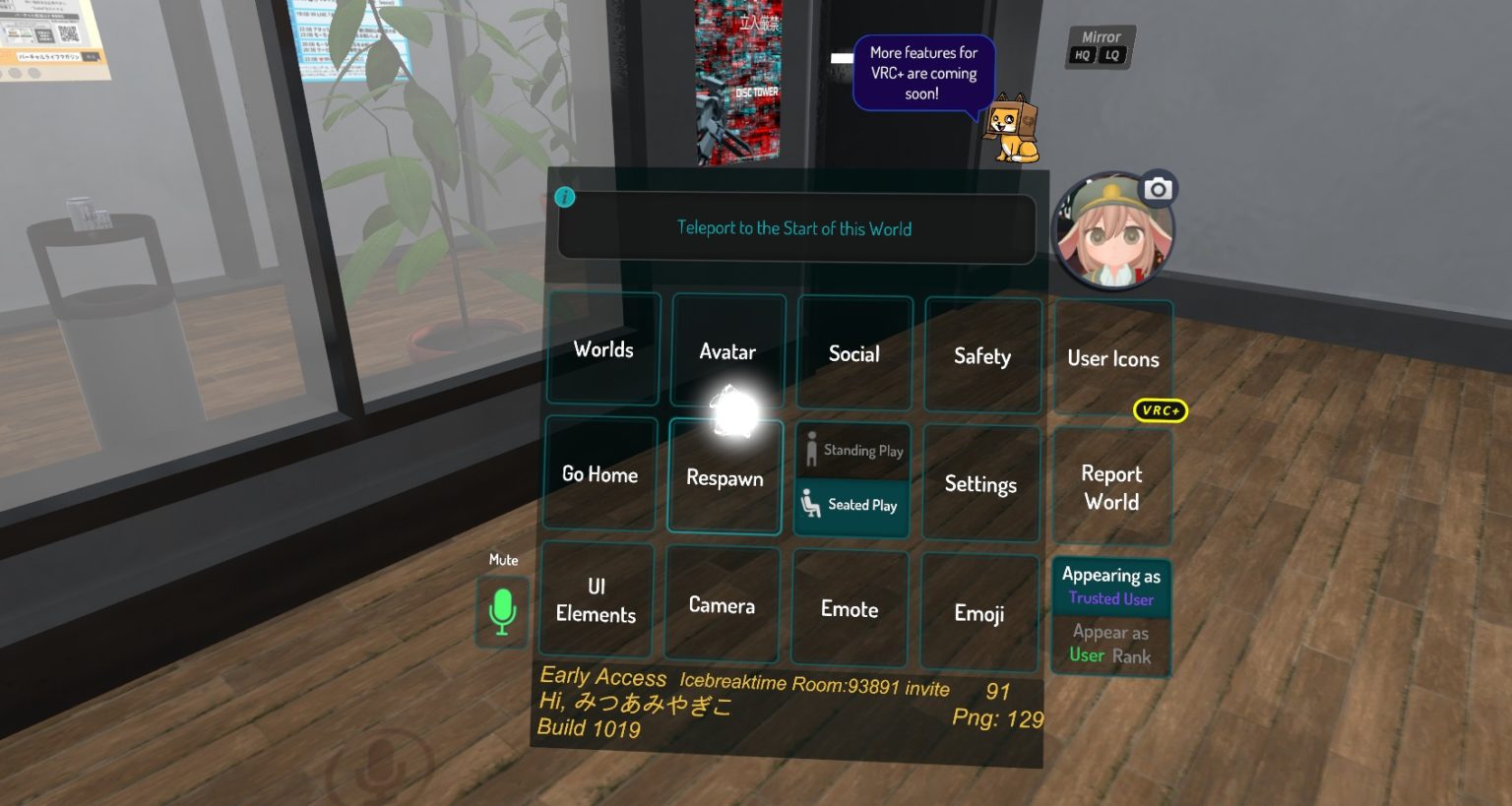Viewport: 1512px width, 806px height.
Task: Open the User Icons VRC+ menu
Action: pyautogui.click(x=1112, y=358)
